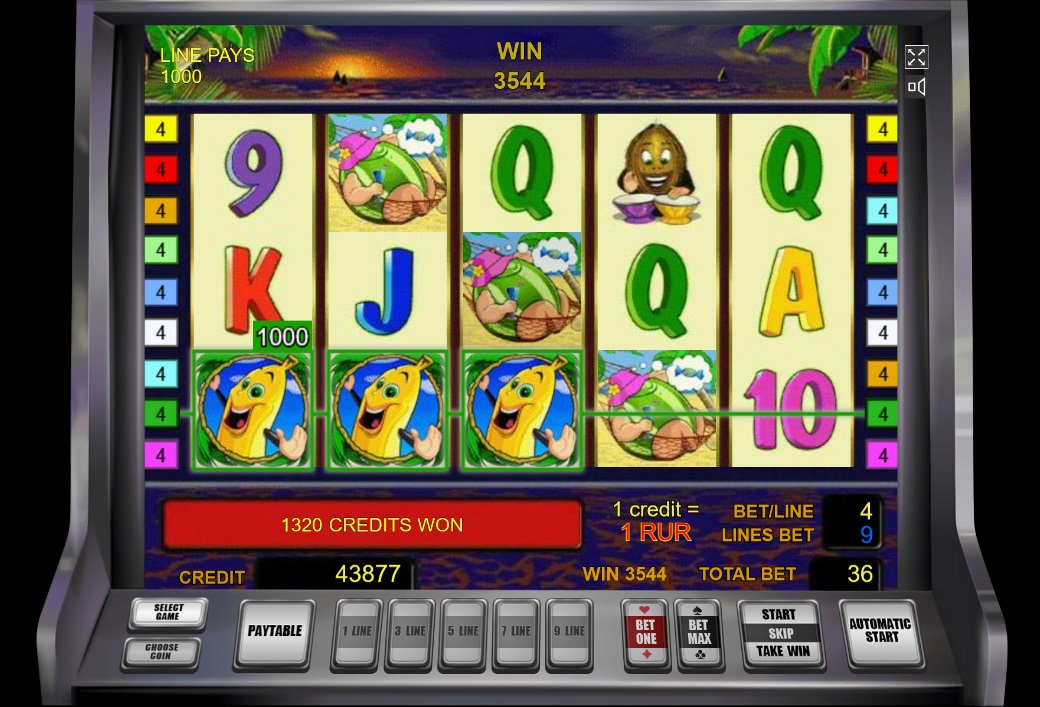Open the Select Game menu

pyautogui.click(x=167, y=612)
